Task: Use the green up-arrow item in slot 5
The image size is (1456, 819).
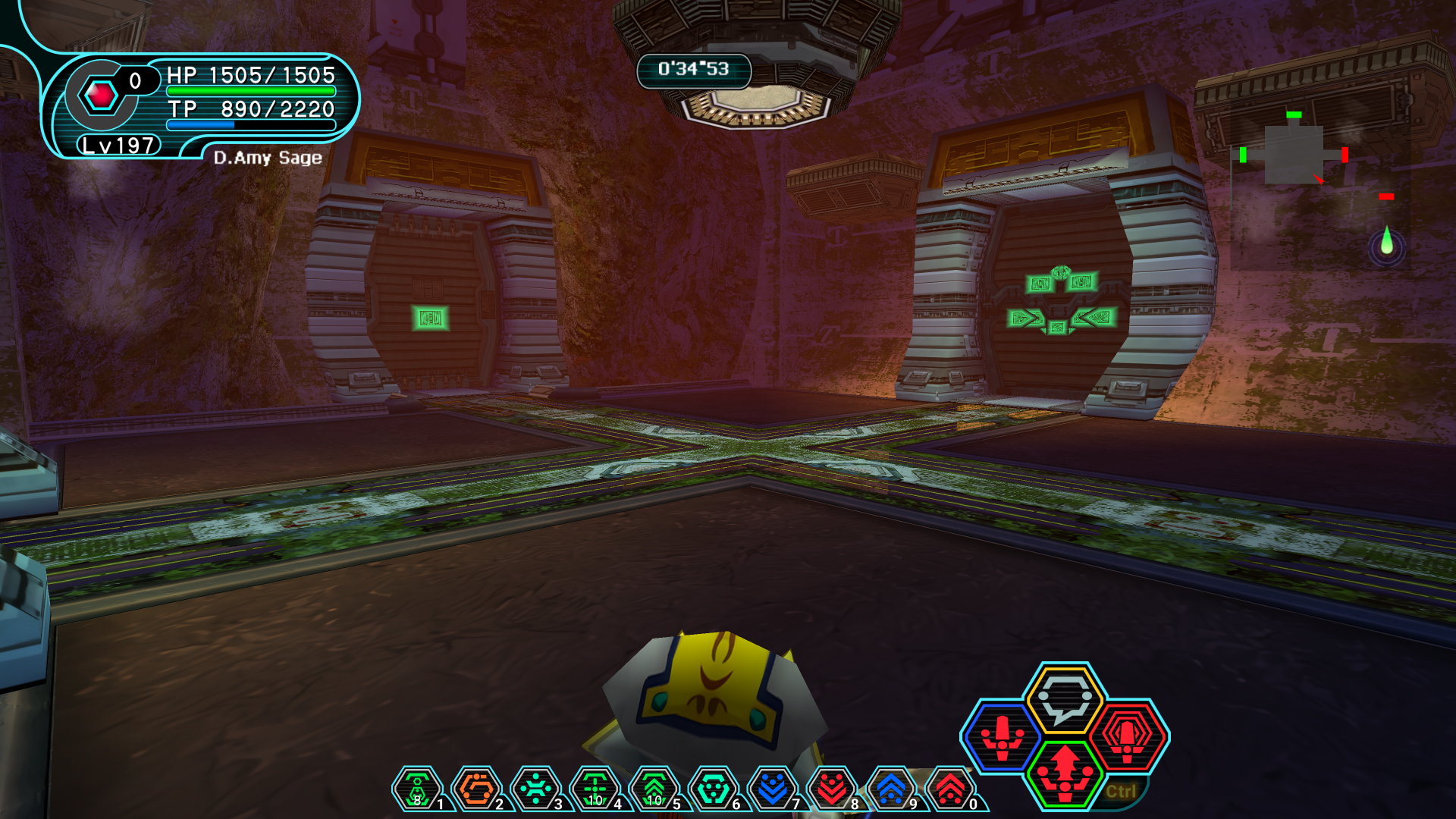Action: pos(654,789)
